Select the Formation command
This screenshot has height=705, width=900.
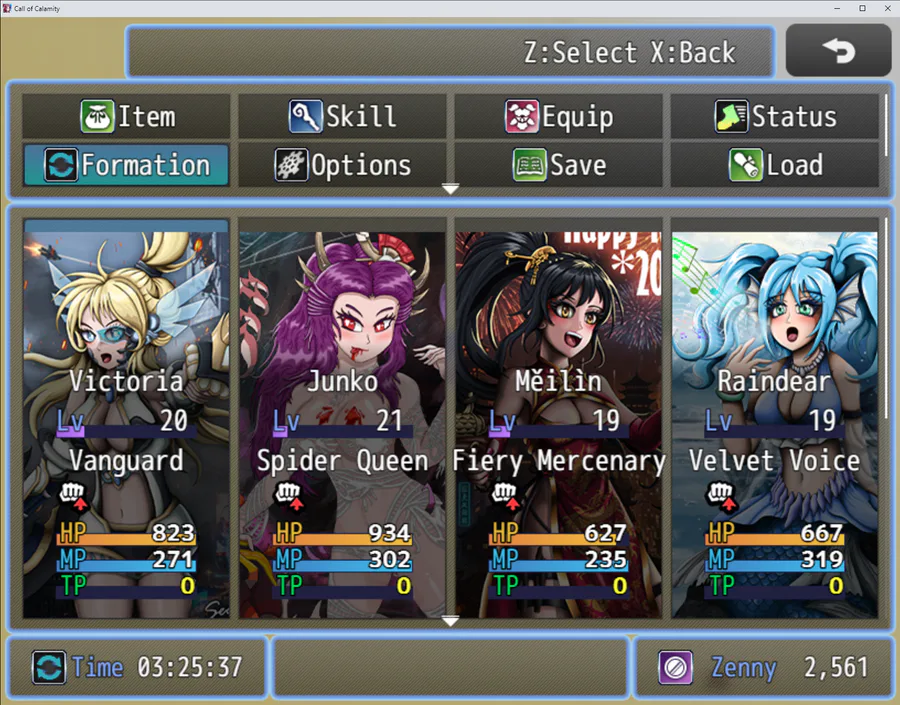point(127,165)
